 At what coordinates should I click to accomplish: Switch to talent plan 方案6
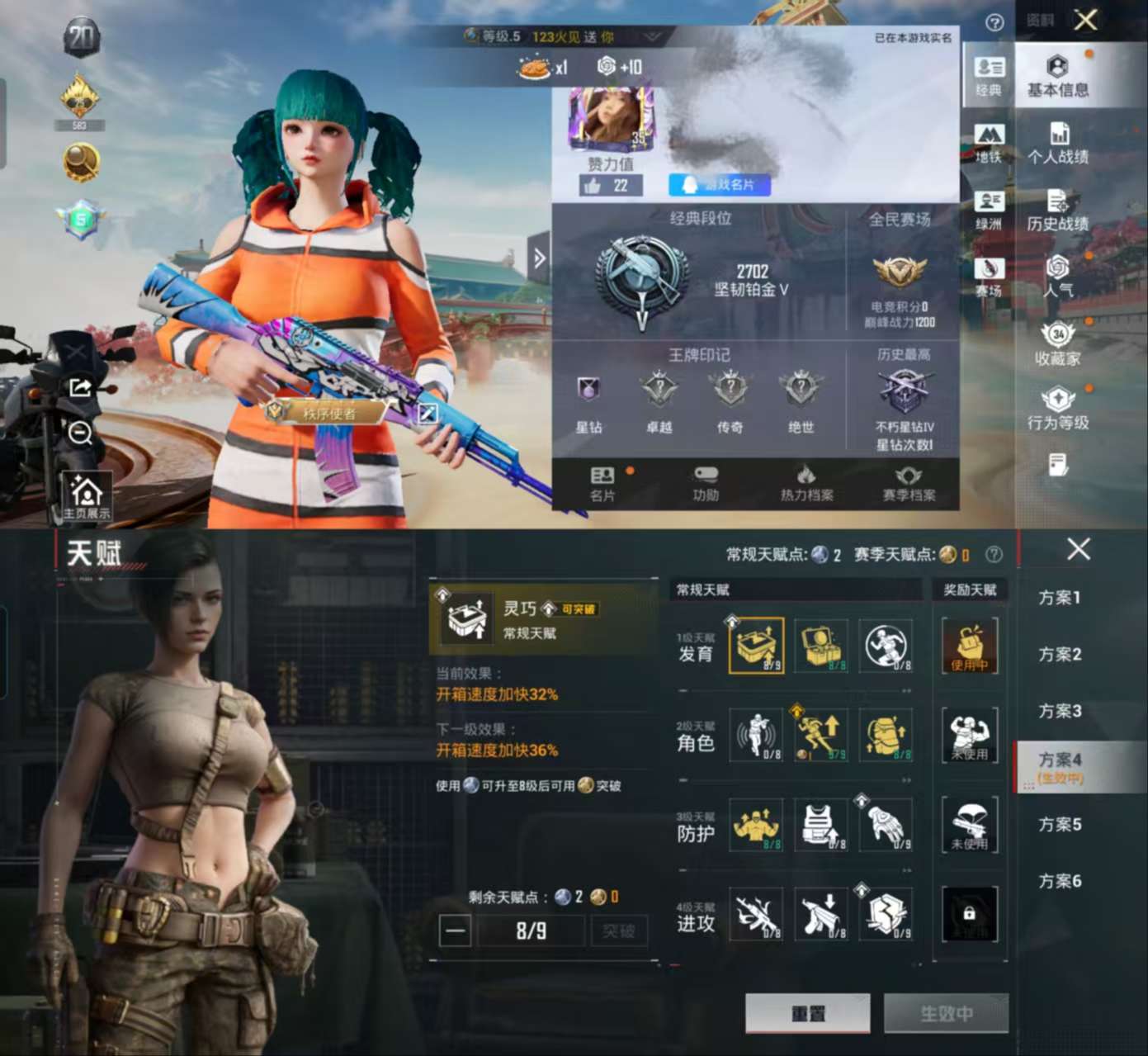coord(1059,881)
